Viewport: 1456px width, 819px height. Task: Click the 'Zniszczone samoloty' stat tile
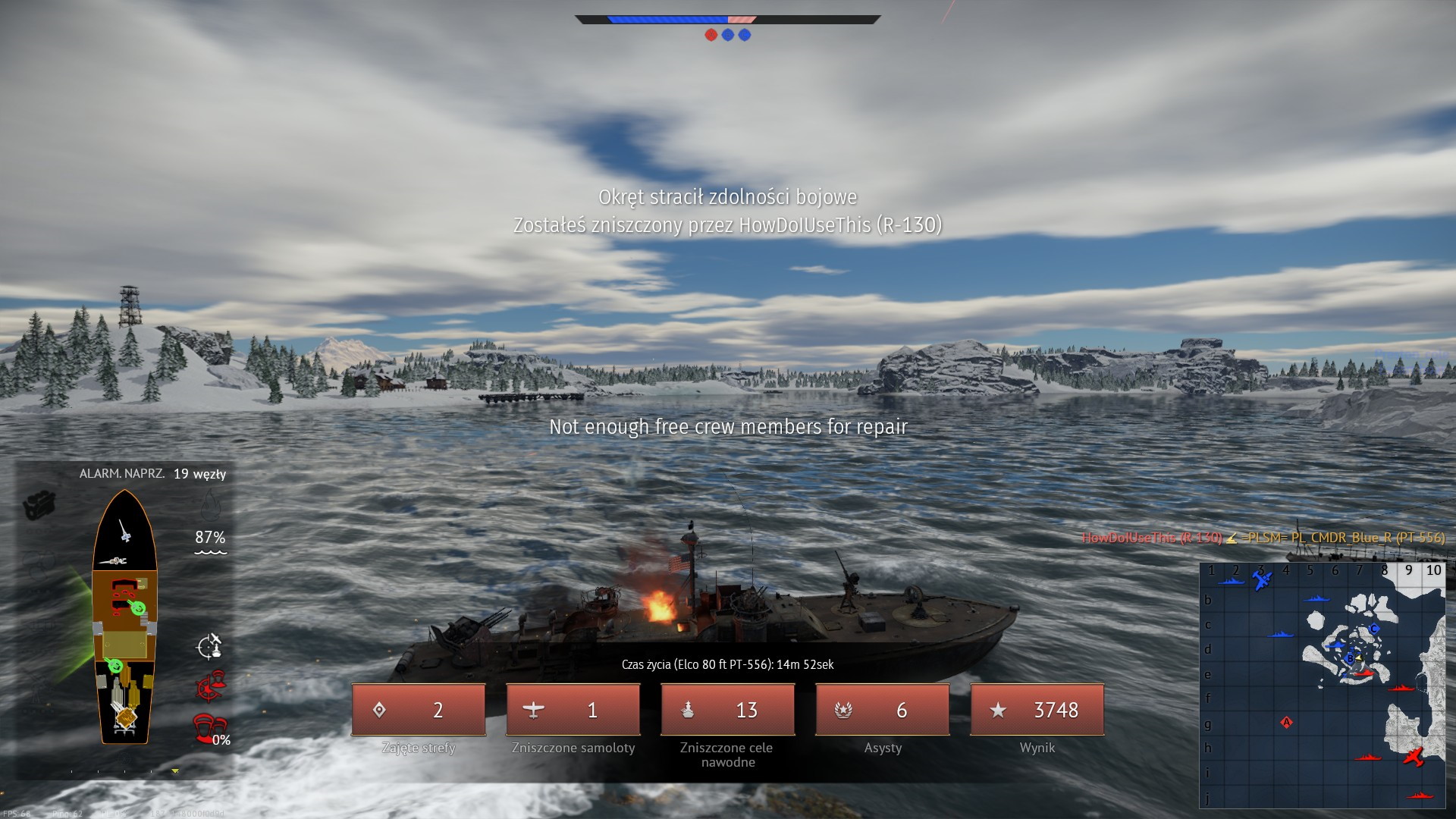click(573, 710)
